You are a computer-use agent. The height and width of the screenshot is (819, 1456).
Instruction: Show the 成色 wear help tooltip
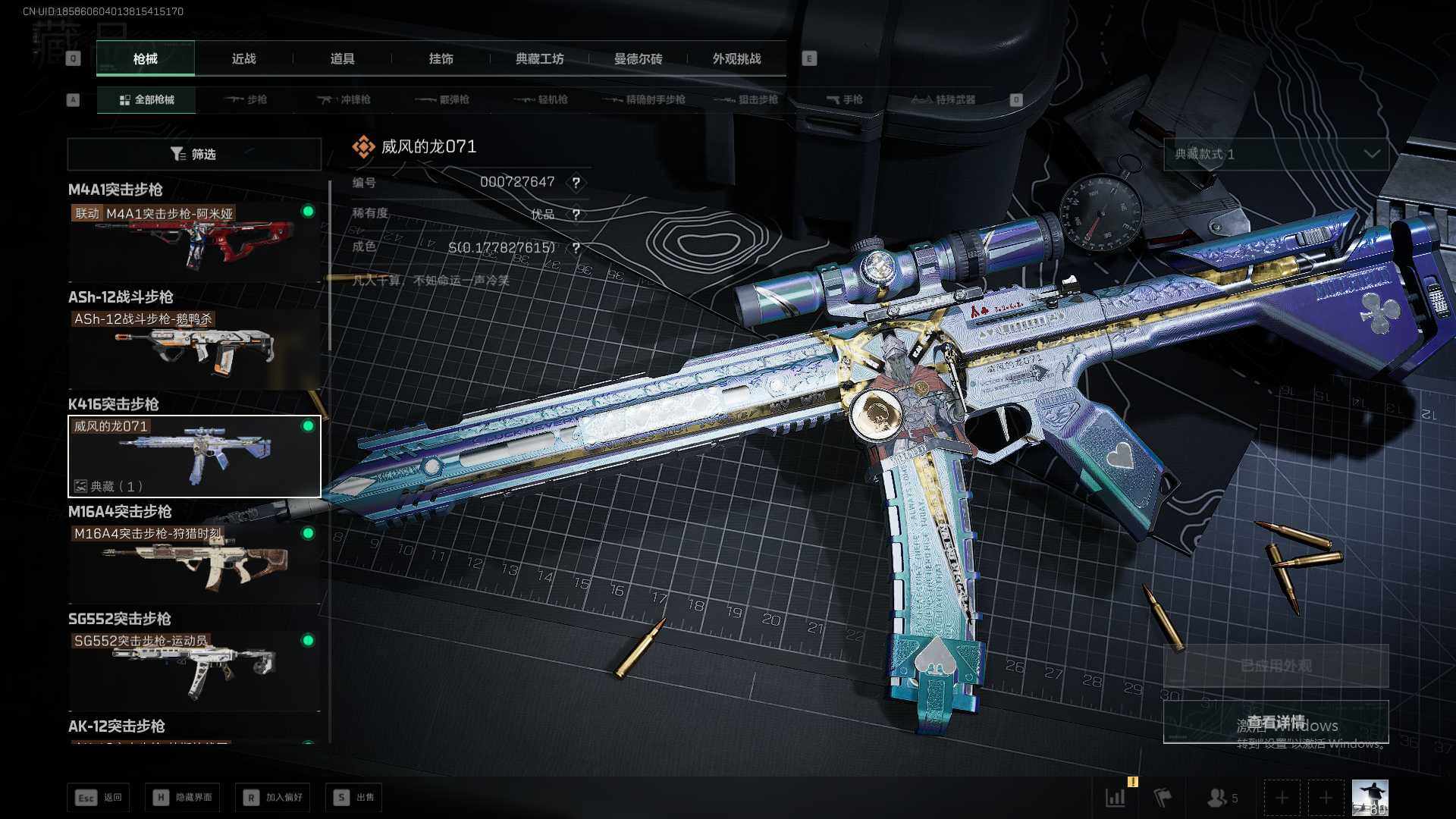[x=576, y=248]
